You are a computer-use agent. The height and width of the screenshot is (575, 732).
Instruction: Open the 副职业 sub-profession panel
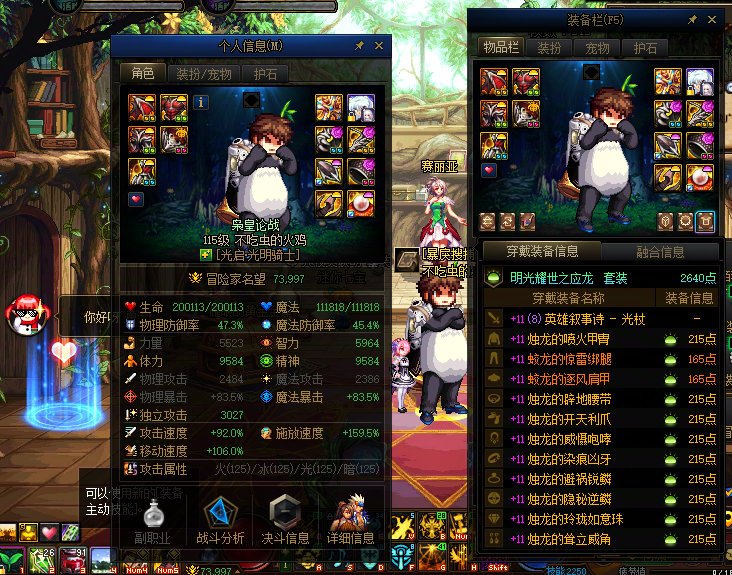point(155,521)
